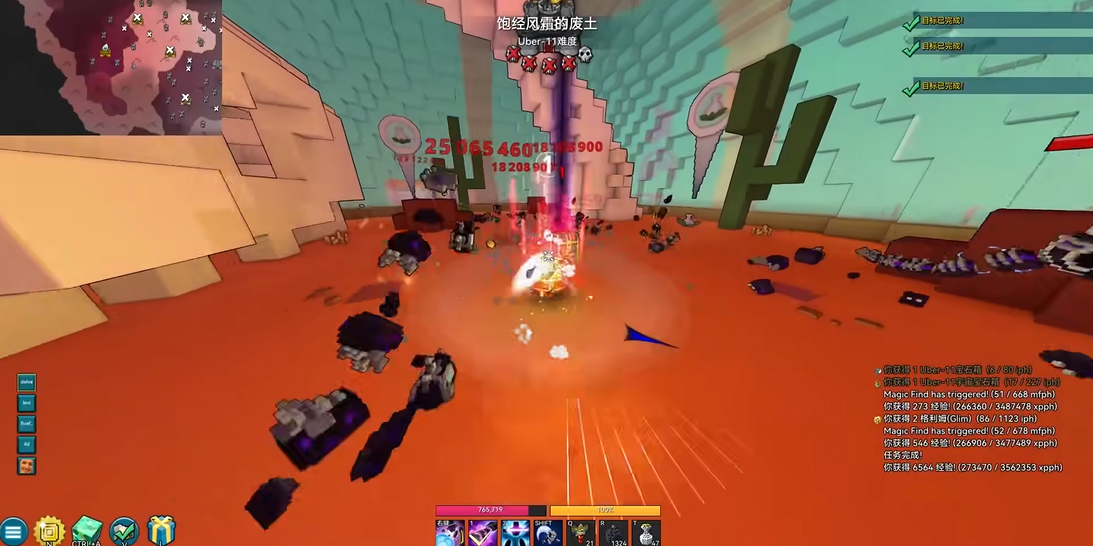Use the Q flask slot showing 21

click(x=581, y=534)
